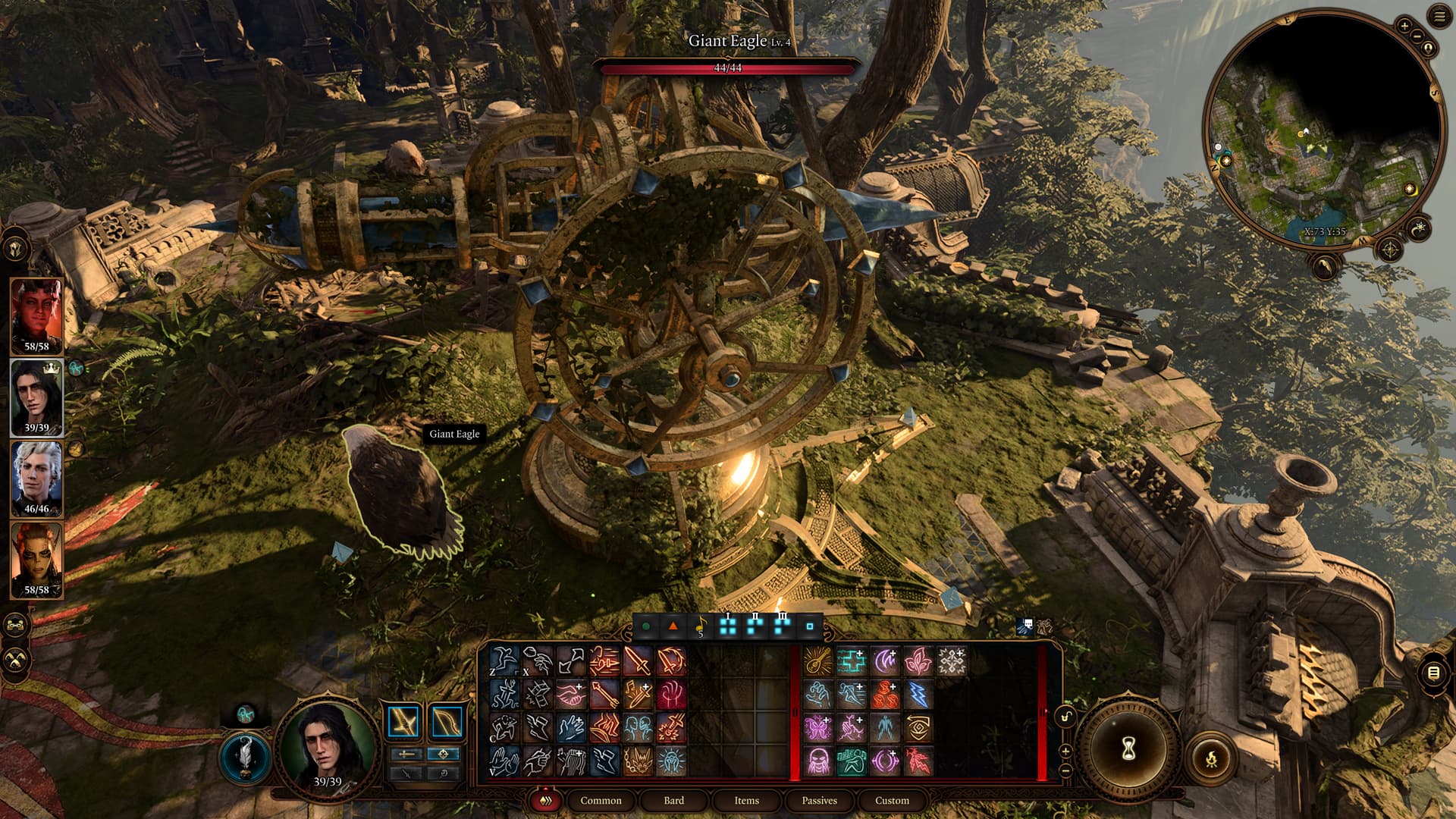The image size is (1456, 819).
Task: Use the blue lightning bolt spell
Action: (918, 695)
